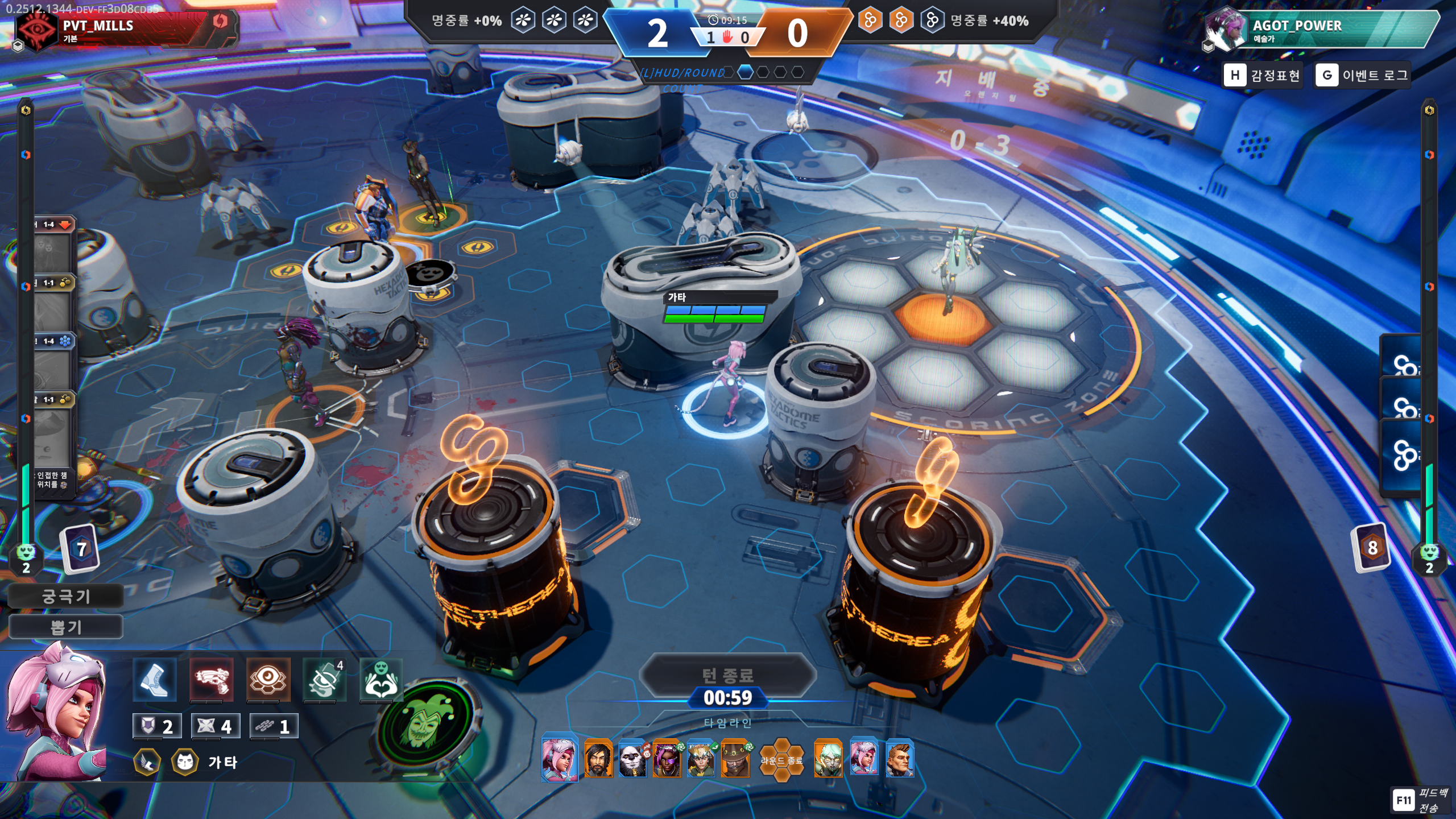Click the right deck card showing 8
Viewport: 1456px width, 819px height.
coord(1372,547)
